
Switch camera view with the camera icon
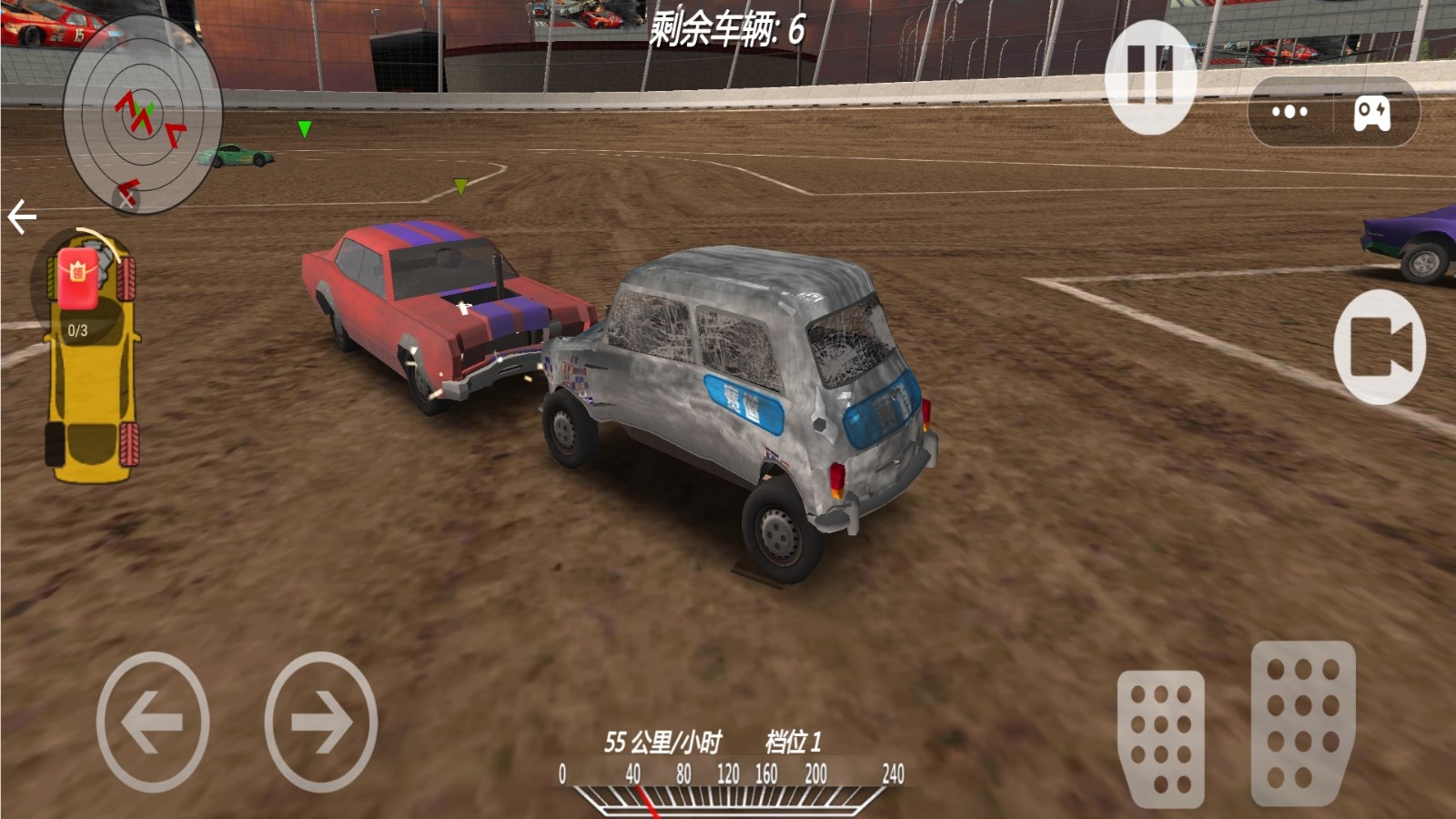[1380, 349]
